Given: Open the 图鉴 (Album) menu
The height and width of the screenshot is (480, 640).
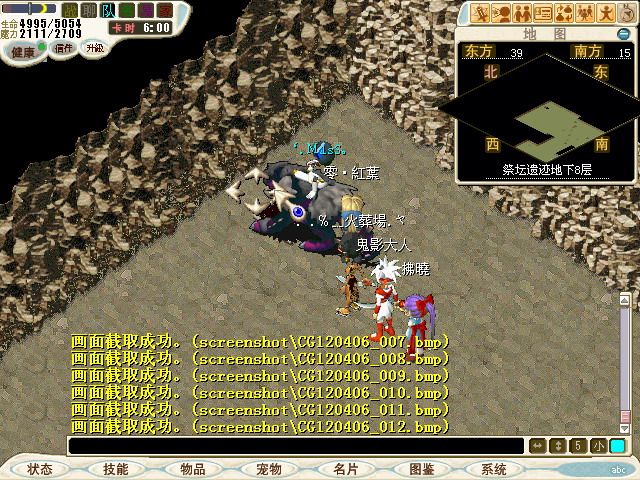Looking at the screenshot, I should coord(422,469).
